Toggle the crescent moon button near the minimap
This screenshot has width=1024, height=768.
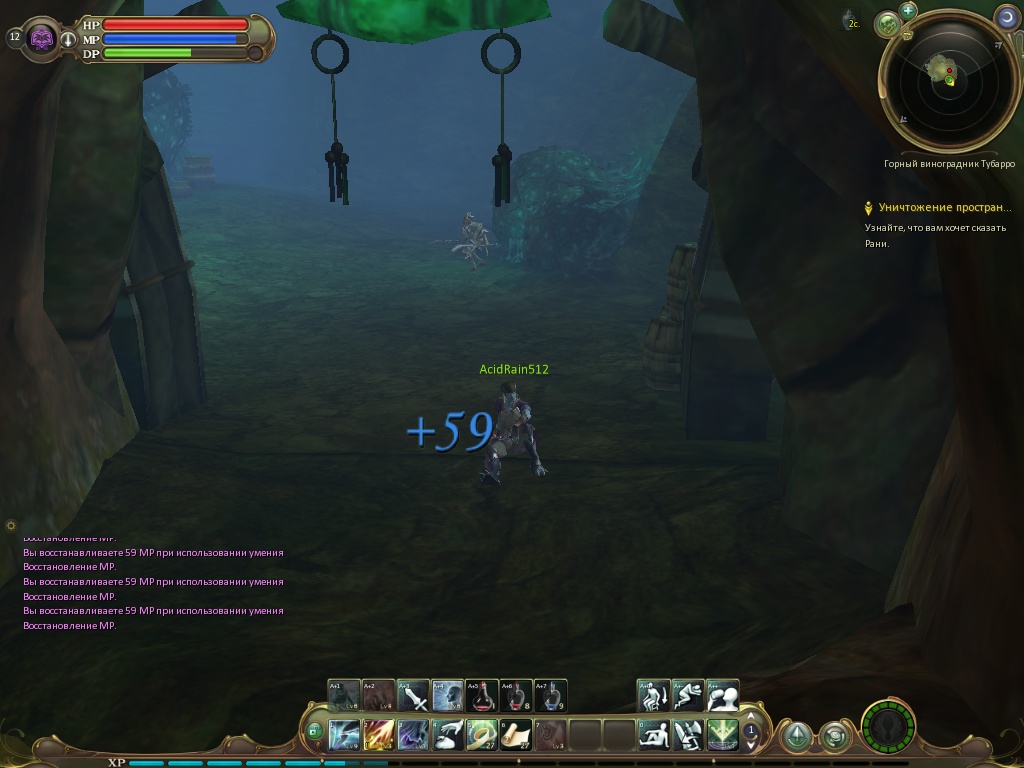[x=1006, y=17]
